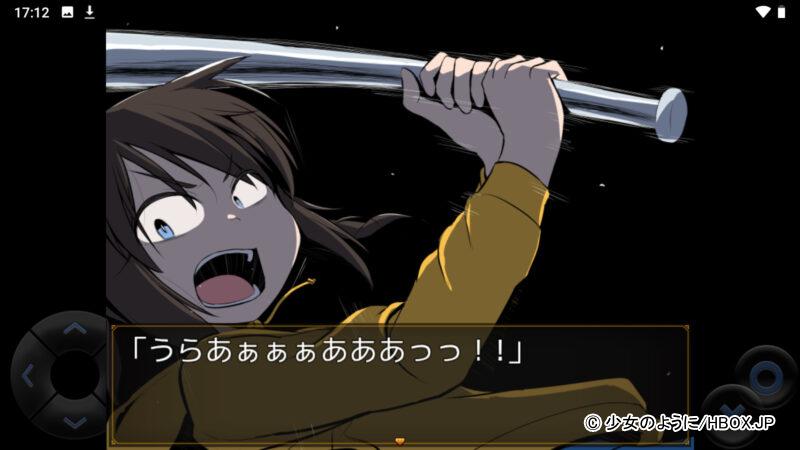The height and width of the screenshot is (450, 800).
Task: Tap the d-pad up arrow
Action: [75, 328]
